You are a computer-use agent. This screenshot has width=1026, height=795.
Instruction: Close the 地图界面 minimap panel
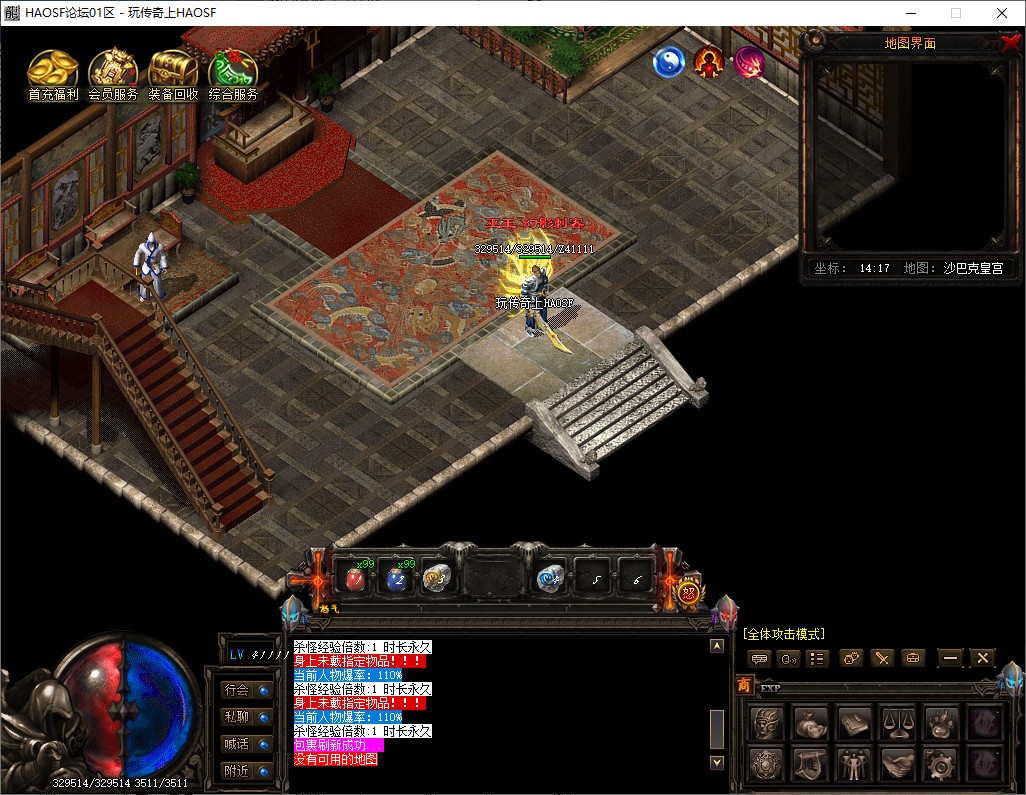(1010, 43)
